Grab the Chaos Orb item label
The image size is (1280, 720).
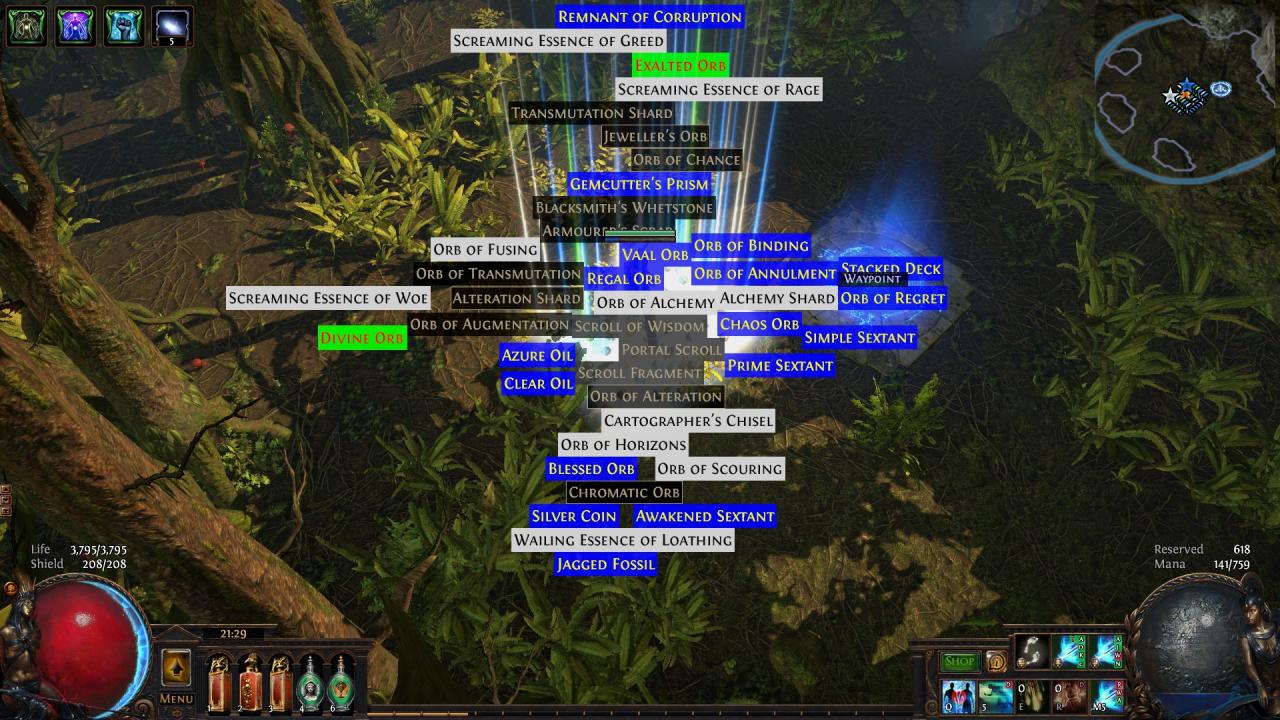click(759, 324)
